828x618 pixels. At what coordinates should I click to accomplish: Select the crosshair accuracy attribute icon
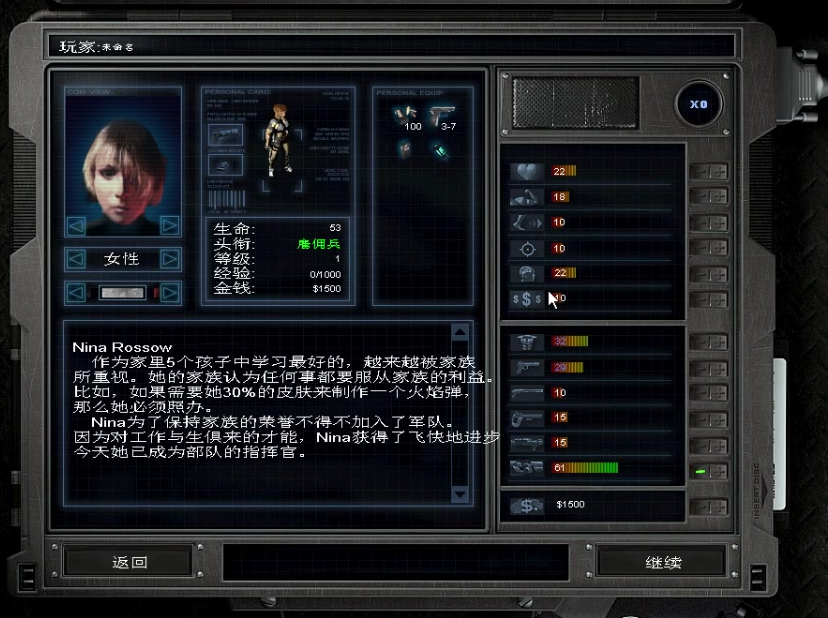pos(526,248)
